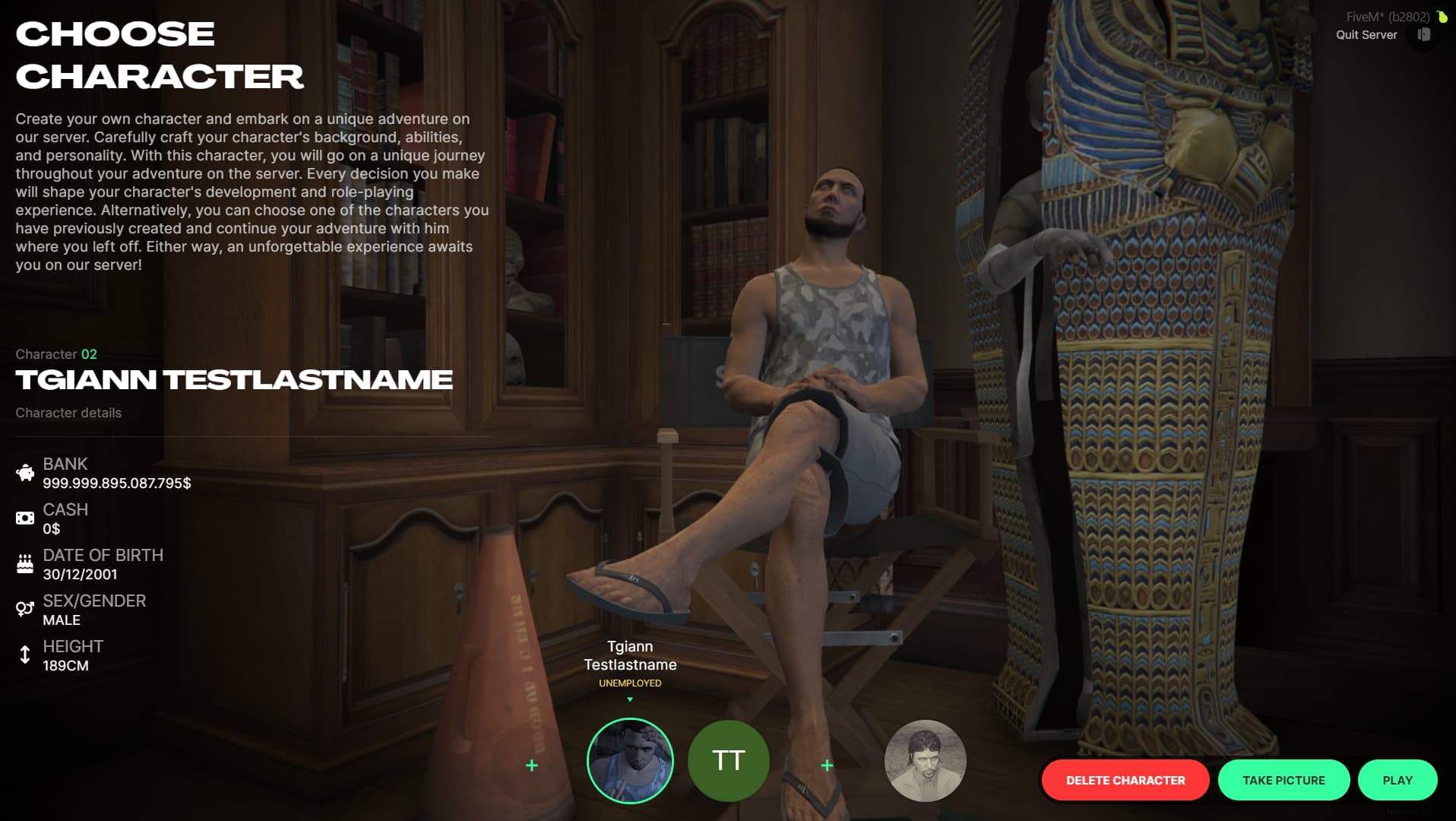
Task: Click the round icon beside Quit Server
Action: pyautogui.click(x=1423, y=35)
